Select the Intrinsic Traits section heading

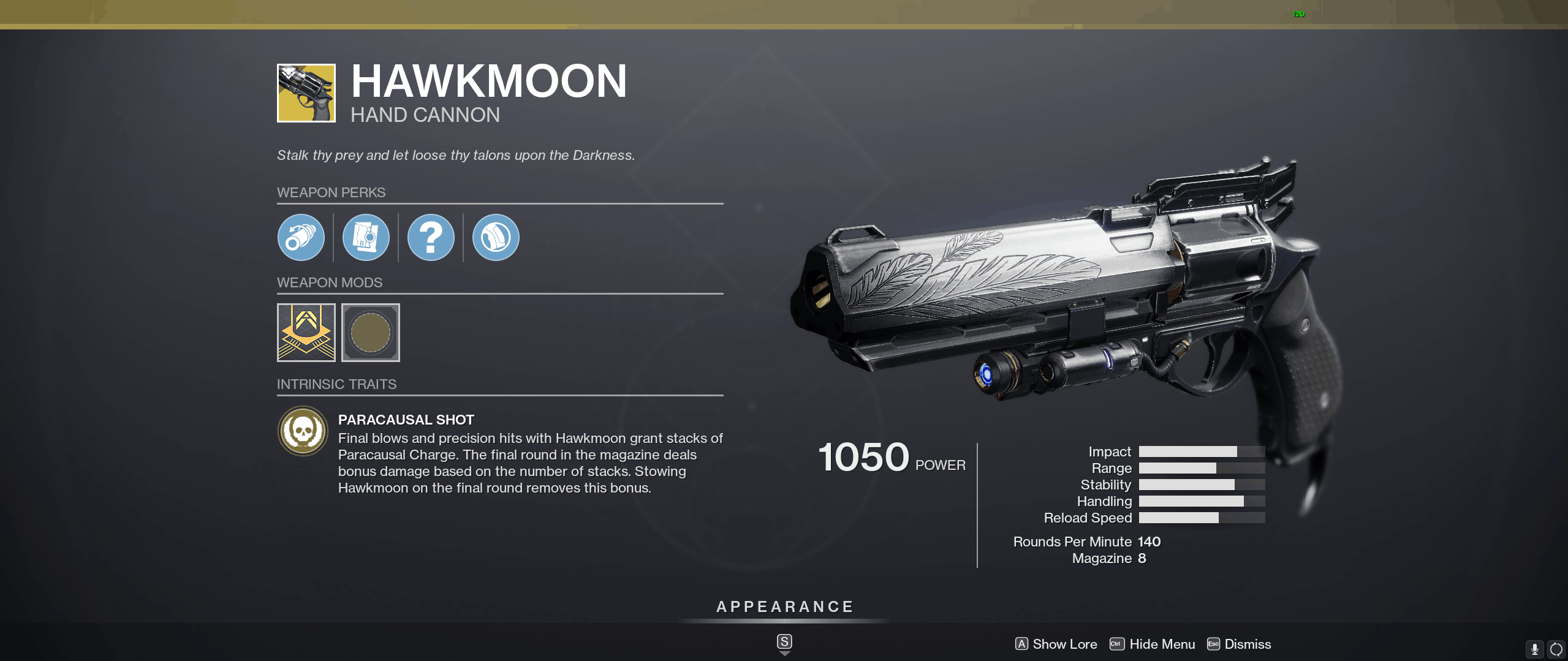click(337, 384)
